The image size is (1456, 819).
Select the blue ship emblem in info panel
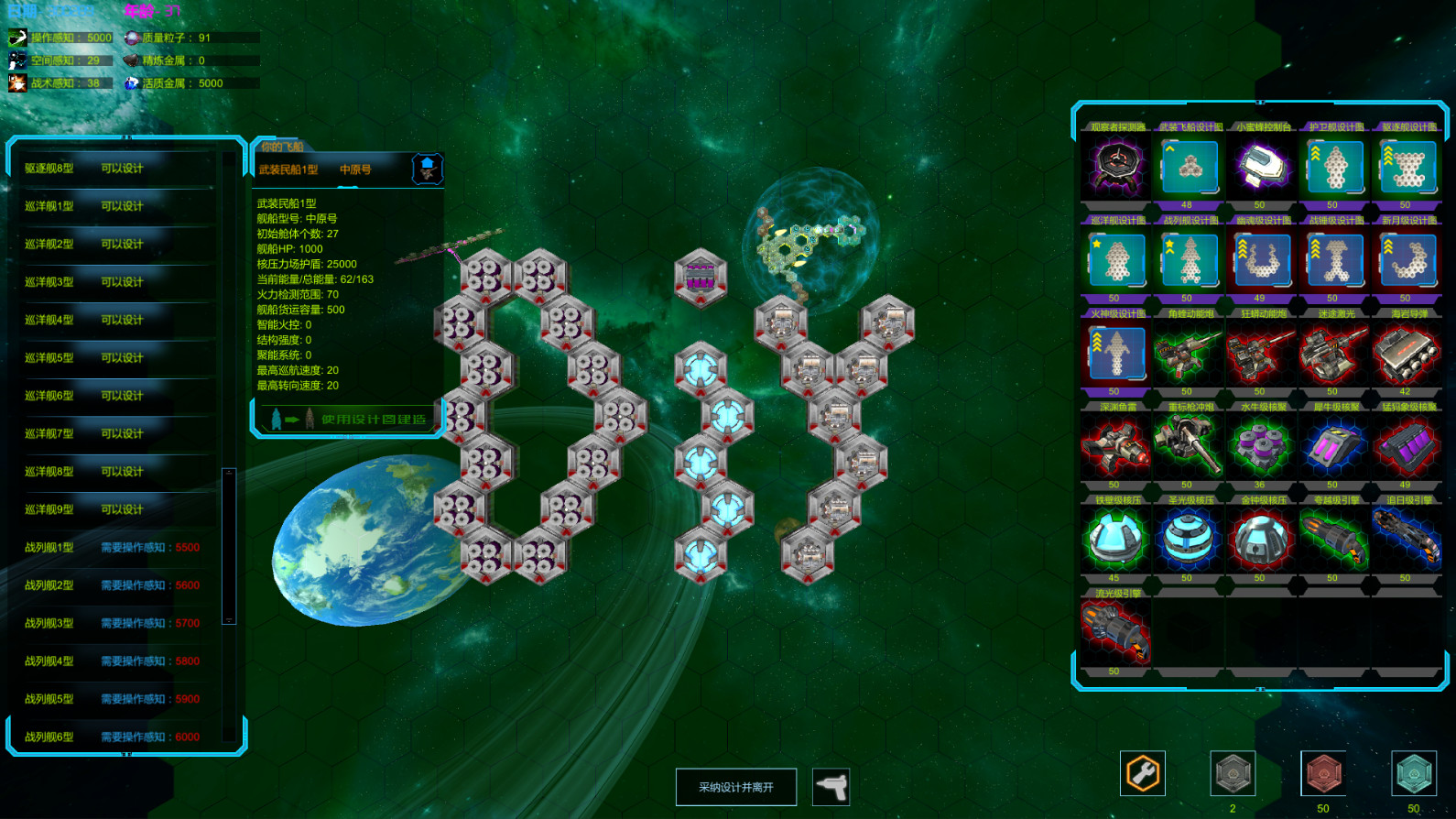(x=429, y=168)
